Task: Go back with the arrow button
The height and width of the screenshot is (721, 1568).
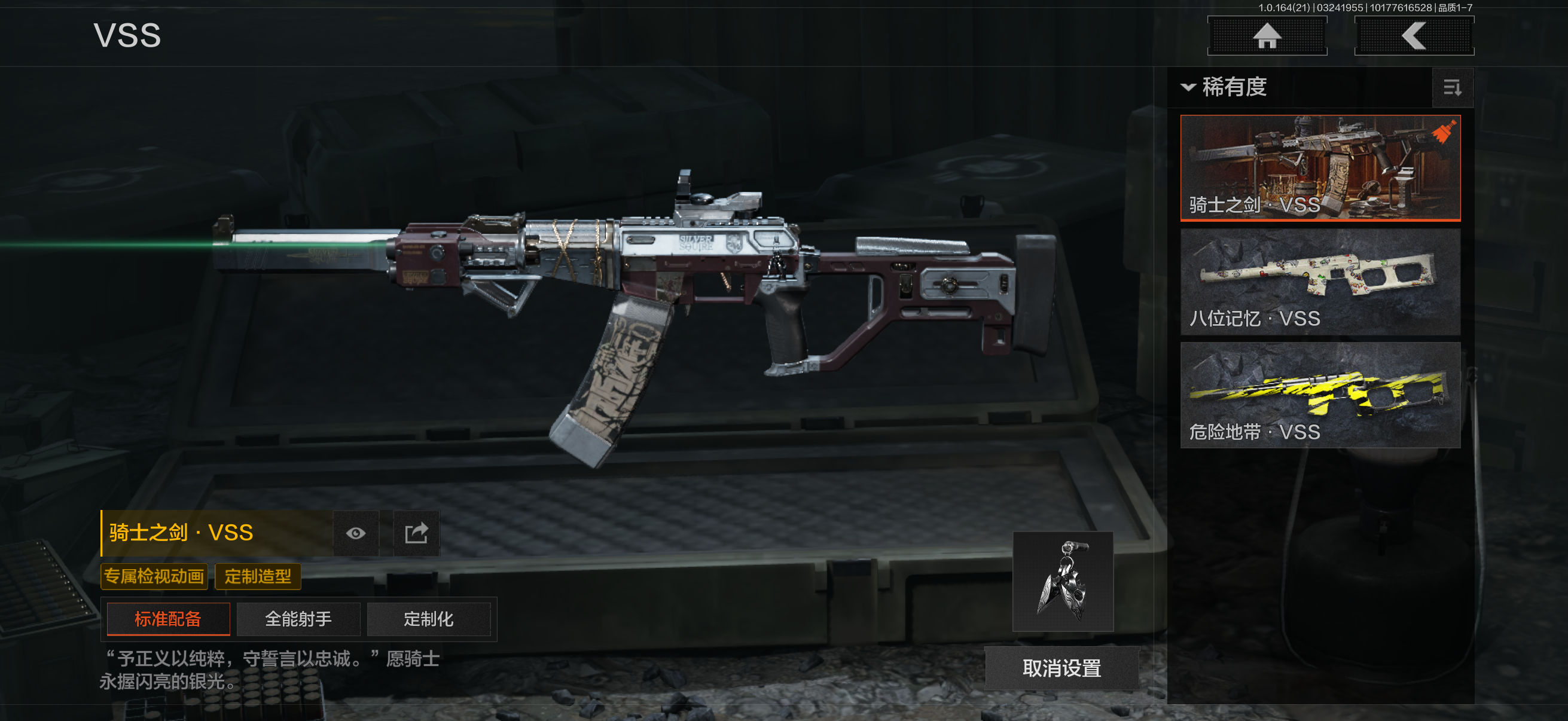Action: tap(1413, 36)
